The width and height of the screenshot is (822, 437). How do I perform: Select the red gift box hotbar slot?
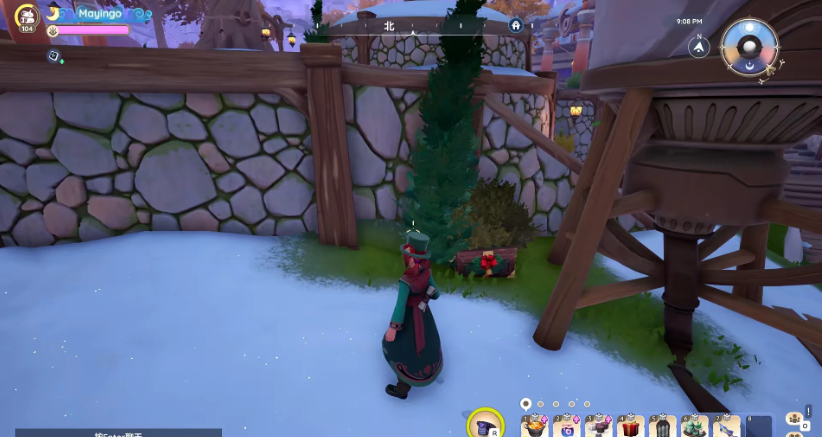coord(630,427)
